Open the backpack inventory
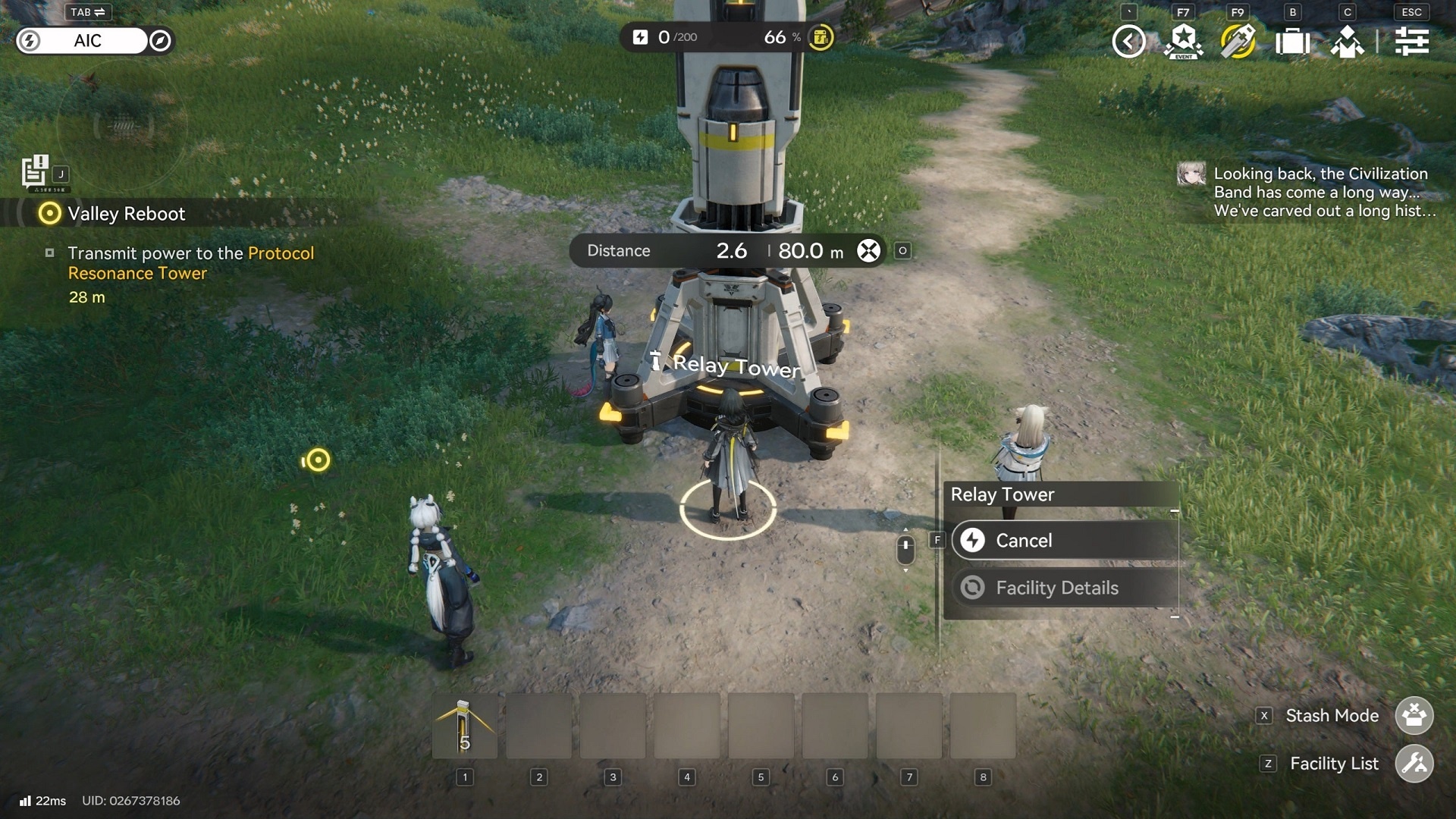 [x=1292, y=41]
